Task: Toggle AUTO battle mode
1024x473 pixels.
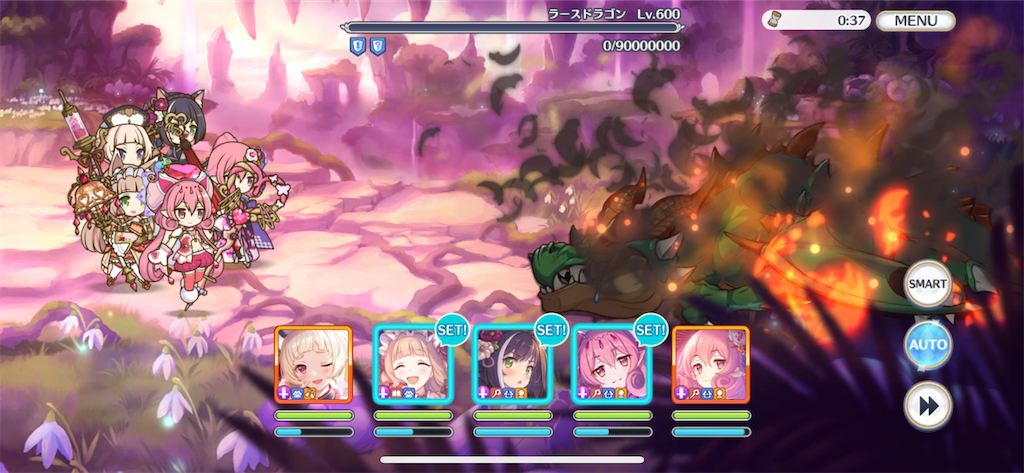Action: tap(927, 346)
